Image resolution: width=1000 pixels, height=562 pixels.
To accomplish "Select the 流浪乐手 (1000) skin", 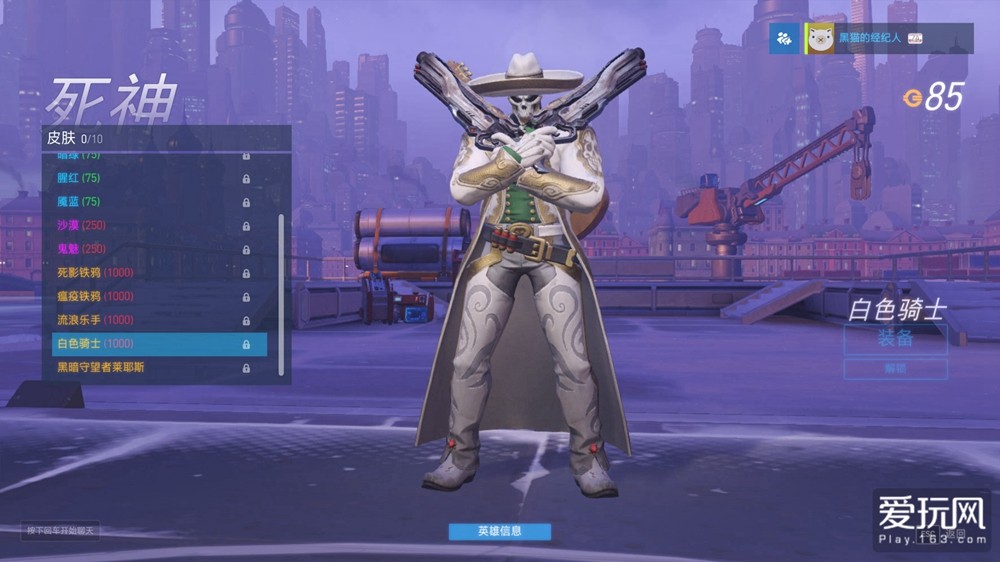I will 150,320.
